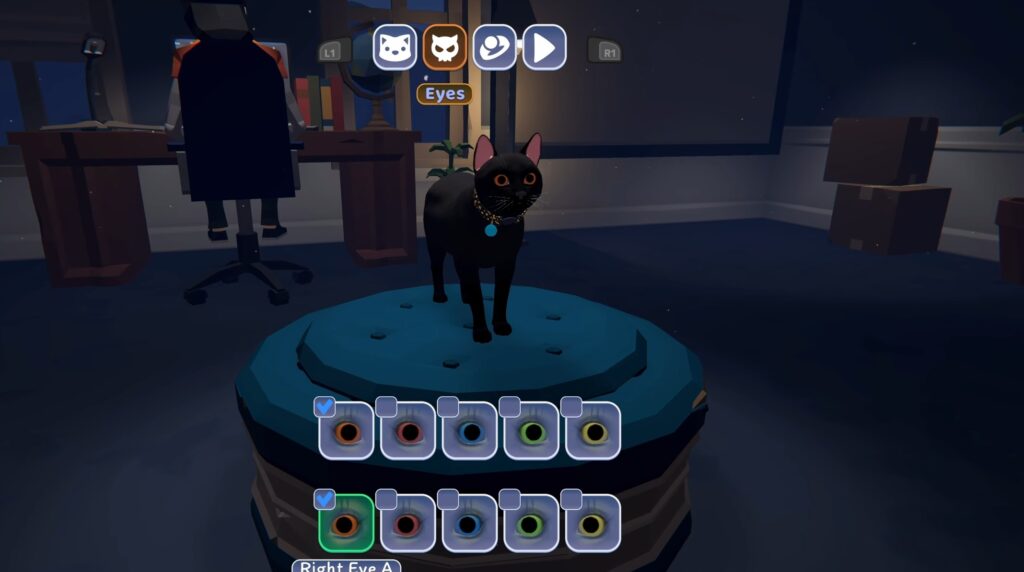1024x572 pixels.
Task: Click the play arrow button
Action: 544,47
